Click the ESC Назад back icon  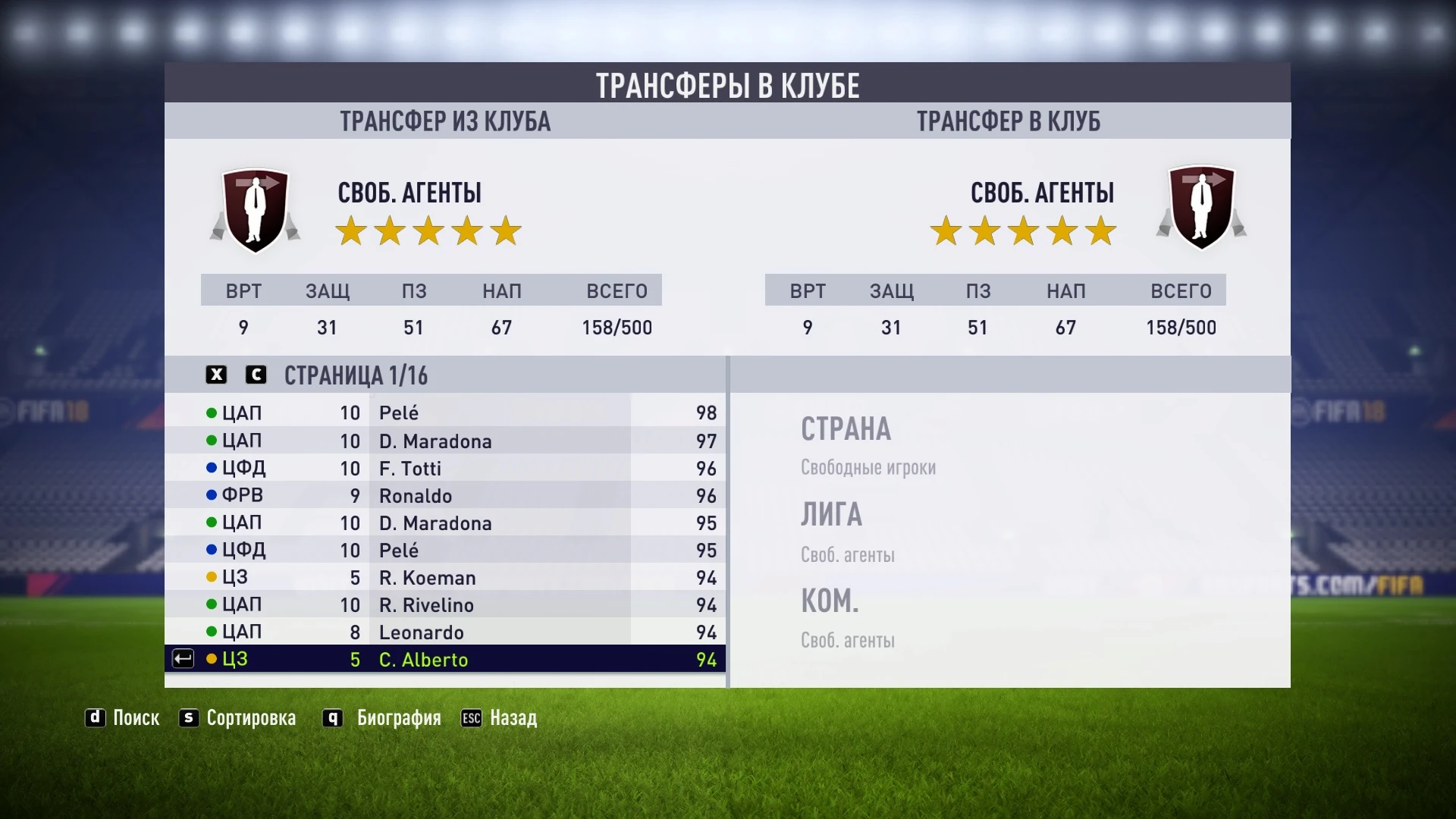472,717
